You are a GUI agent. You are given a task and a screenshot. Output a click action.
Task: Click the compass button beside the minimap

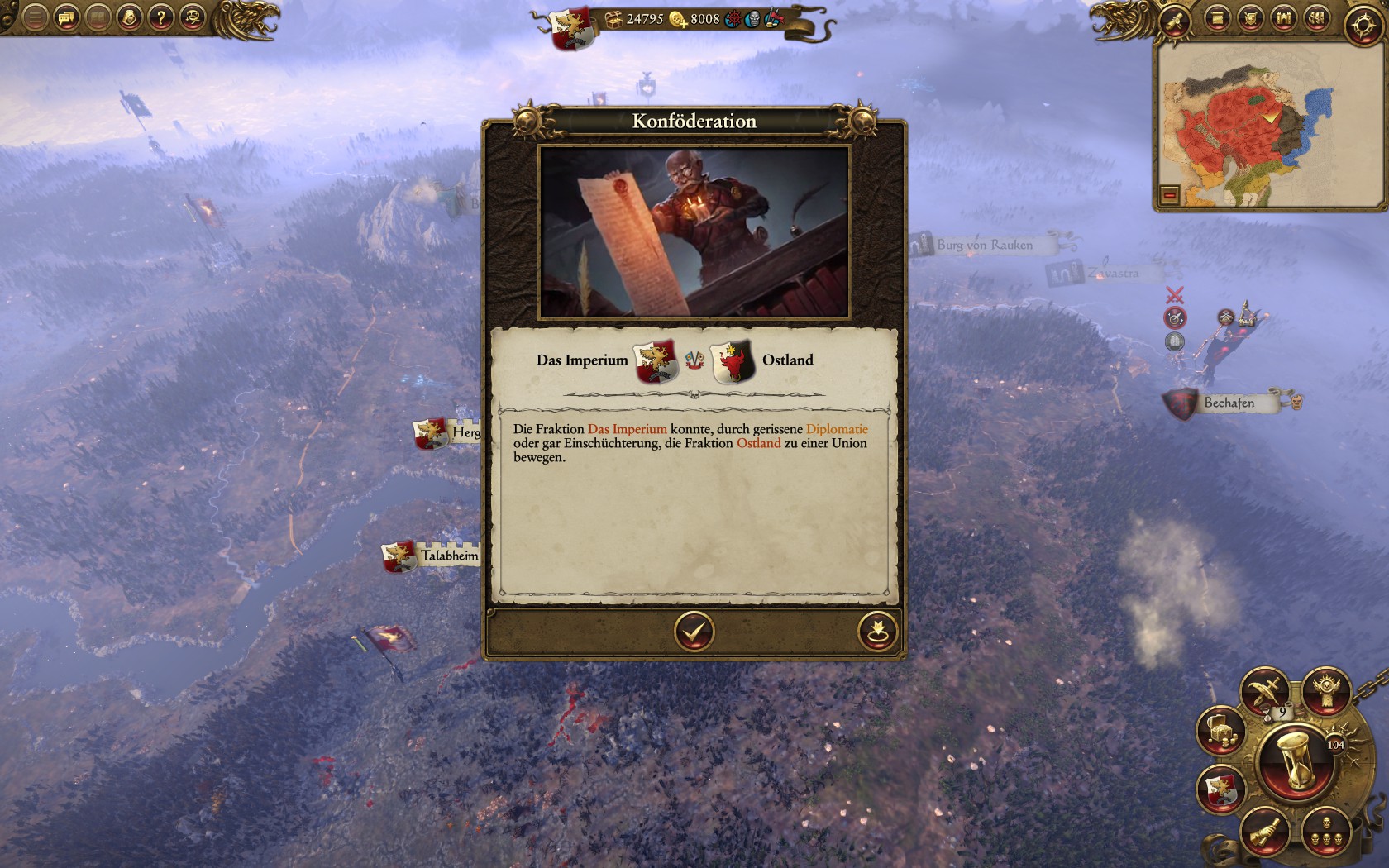tap(1363, 25)
